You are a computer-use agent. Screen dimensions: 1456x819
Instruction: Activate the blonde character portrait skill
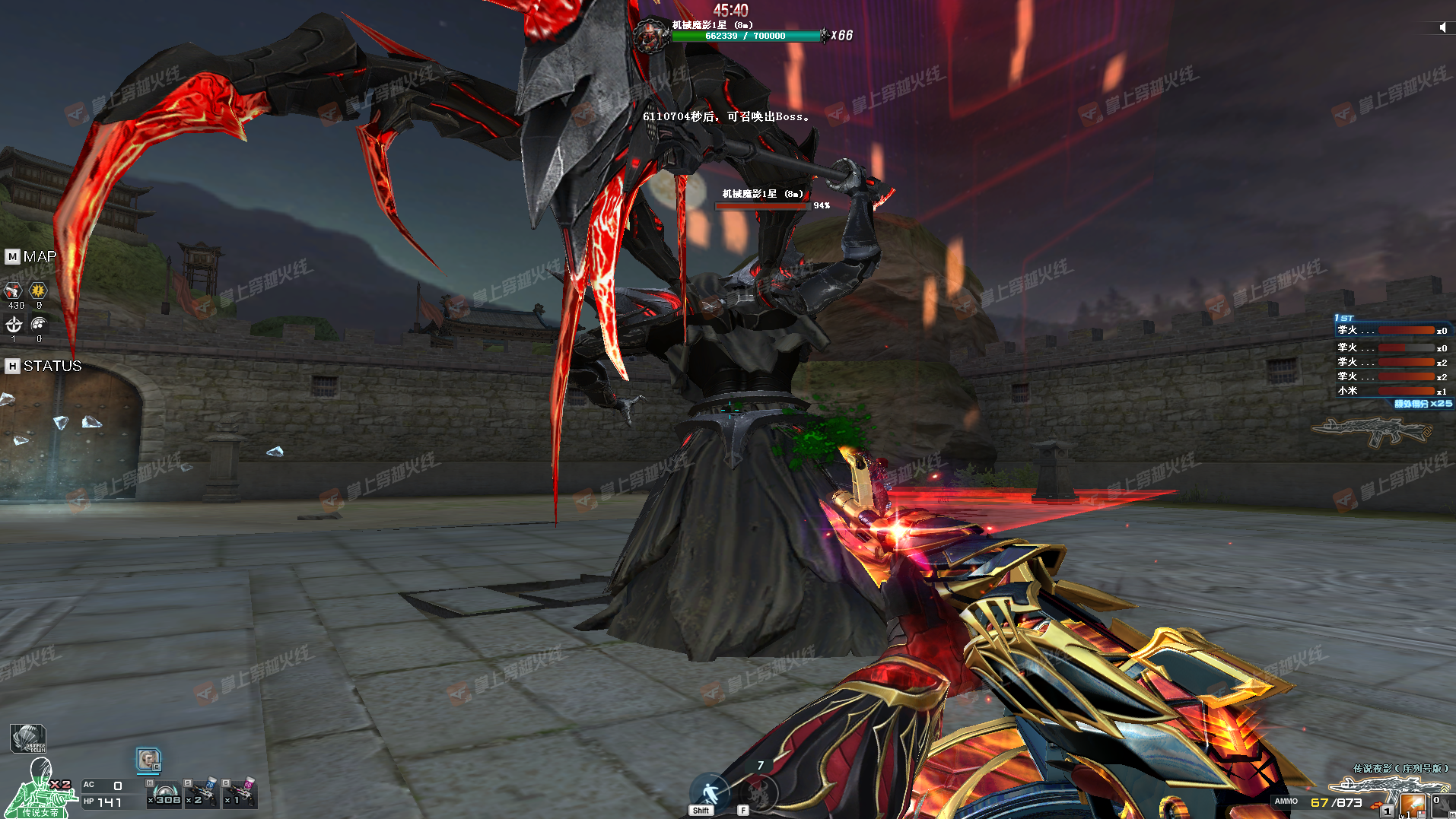point(148,759)
